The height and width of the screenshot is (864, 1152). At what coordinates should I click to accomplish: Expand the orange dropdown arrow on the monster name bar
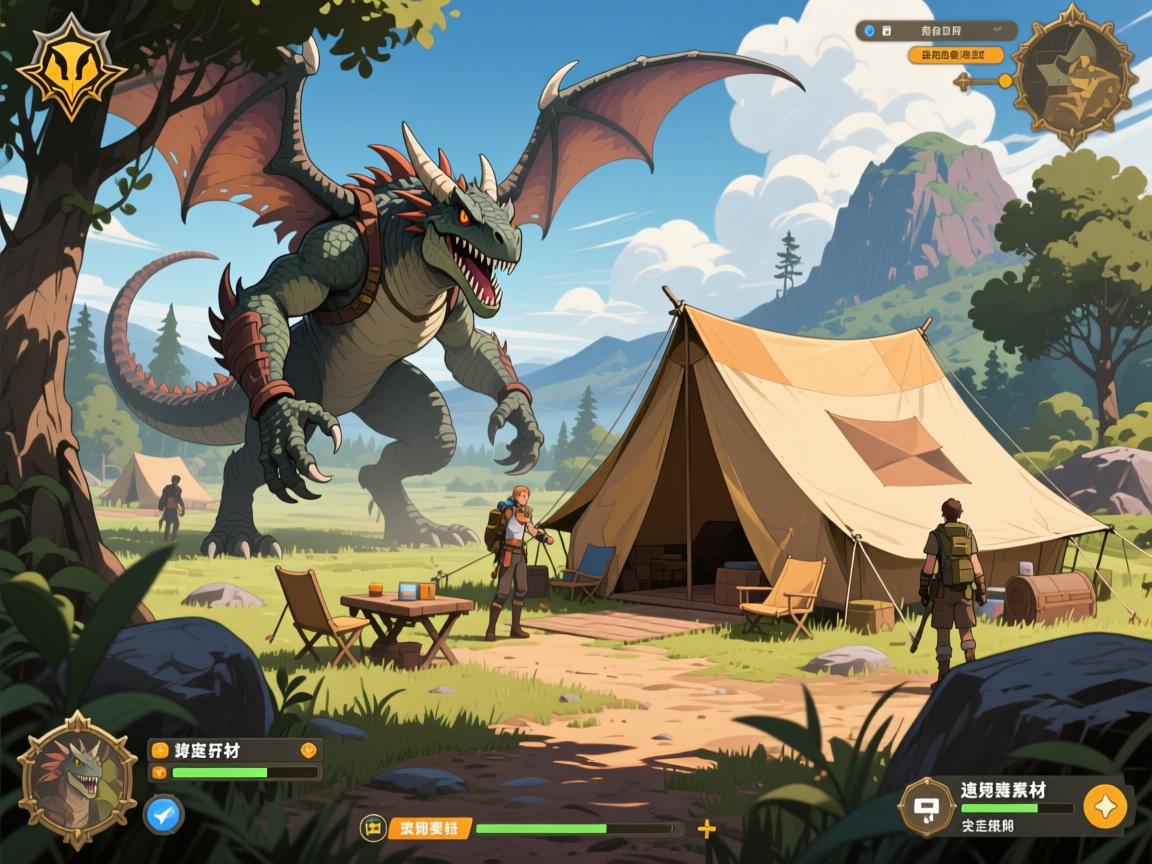pyautogui.click(x=307, y=750)
